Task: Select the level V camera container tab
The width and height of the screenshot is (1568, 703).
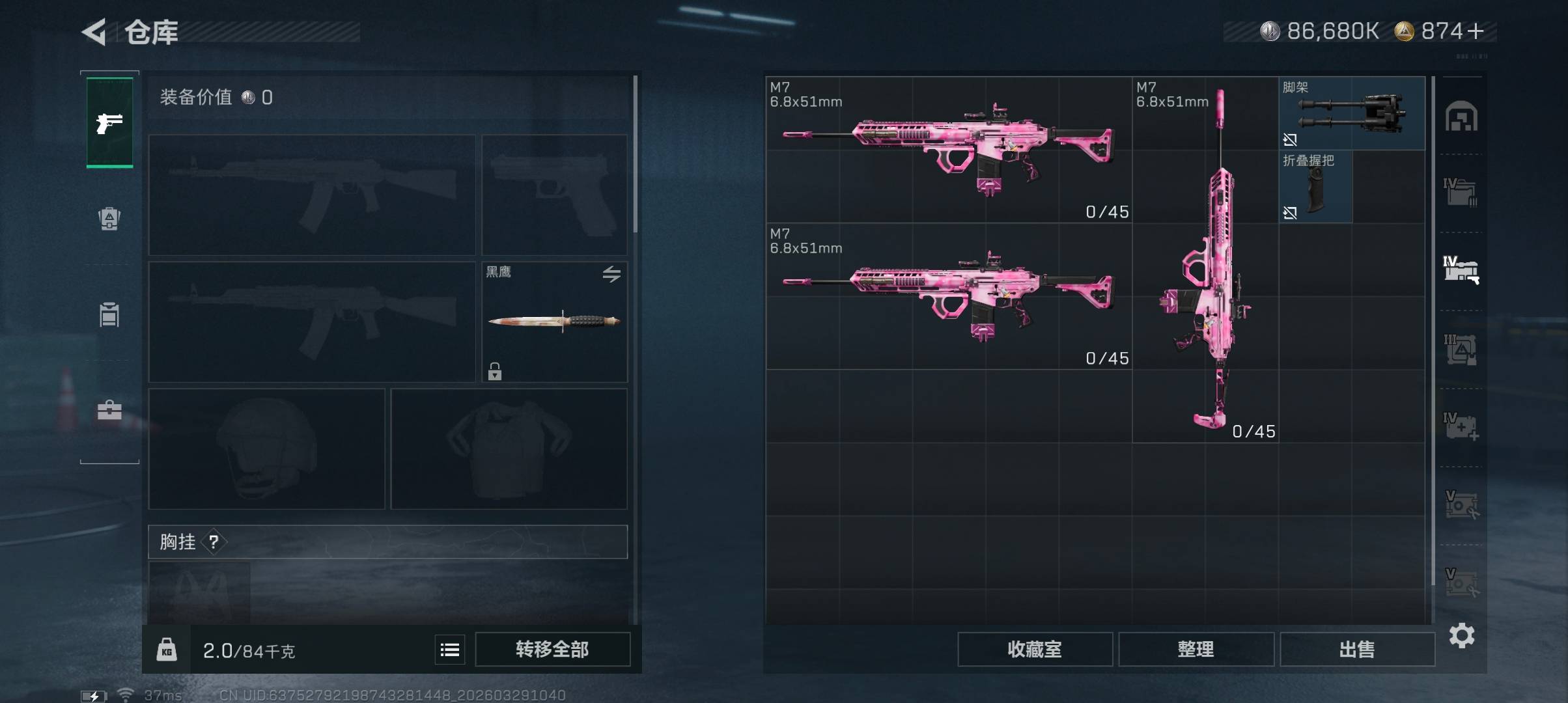Action: 1461,505
